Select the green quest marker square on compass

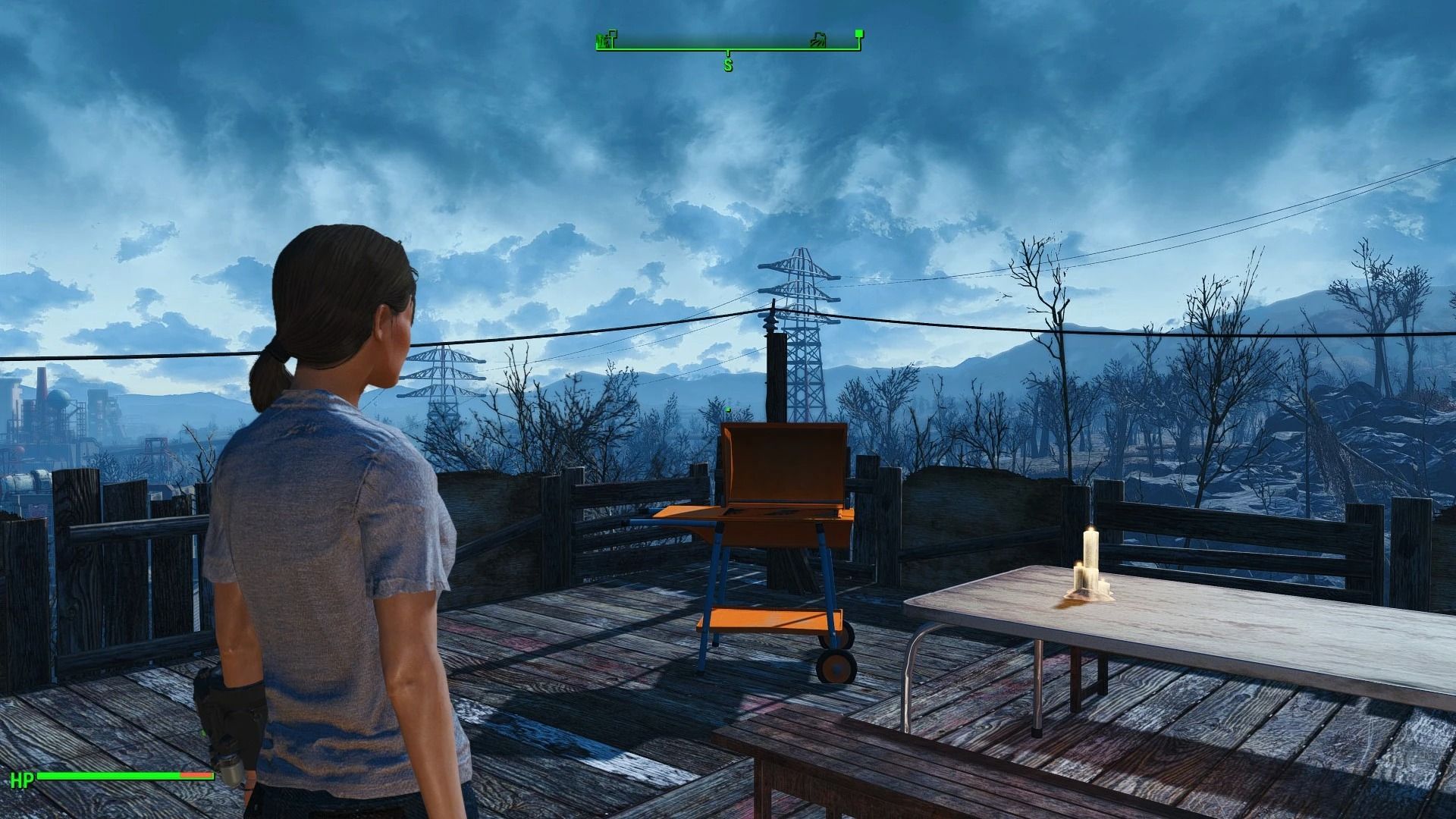coord(861,35)
